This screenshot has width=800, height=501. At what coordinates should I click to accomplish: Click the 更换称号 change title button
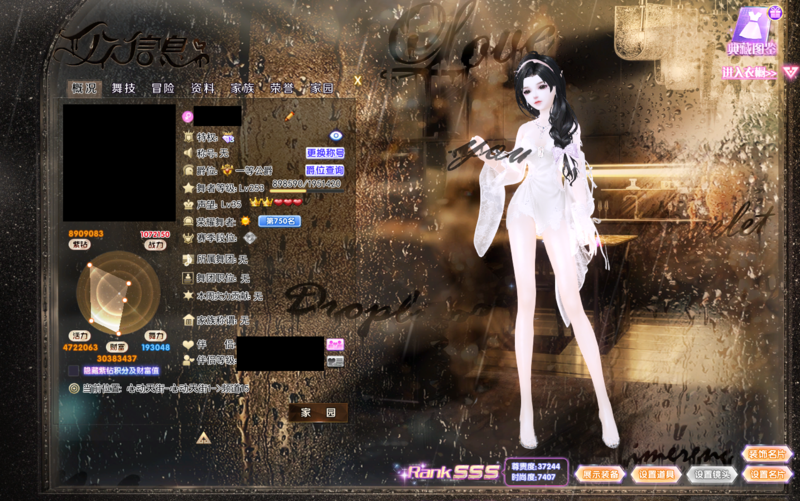[325, 153]
